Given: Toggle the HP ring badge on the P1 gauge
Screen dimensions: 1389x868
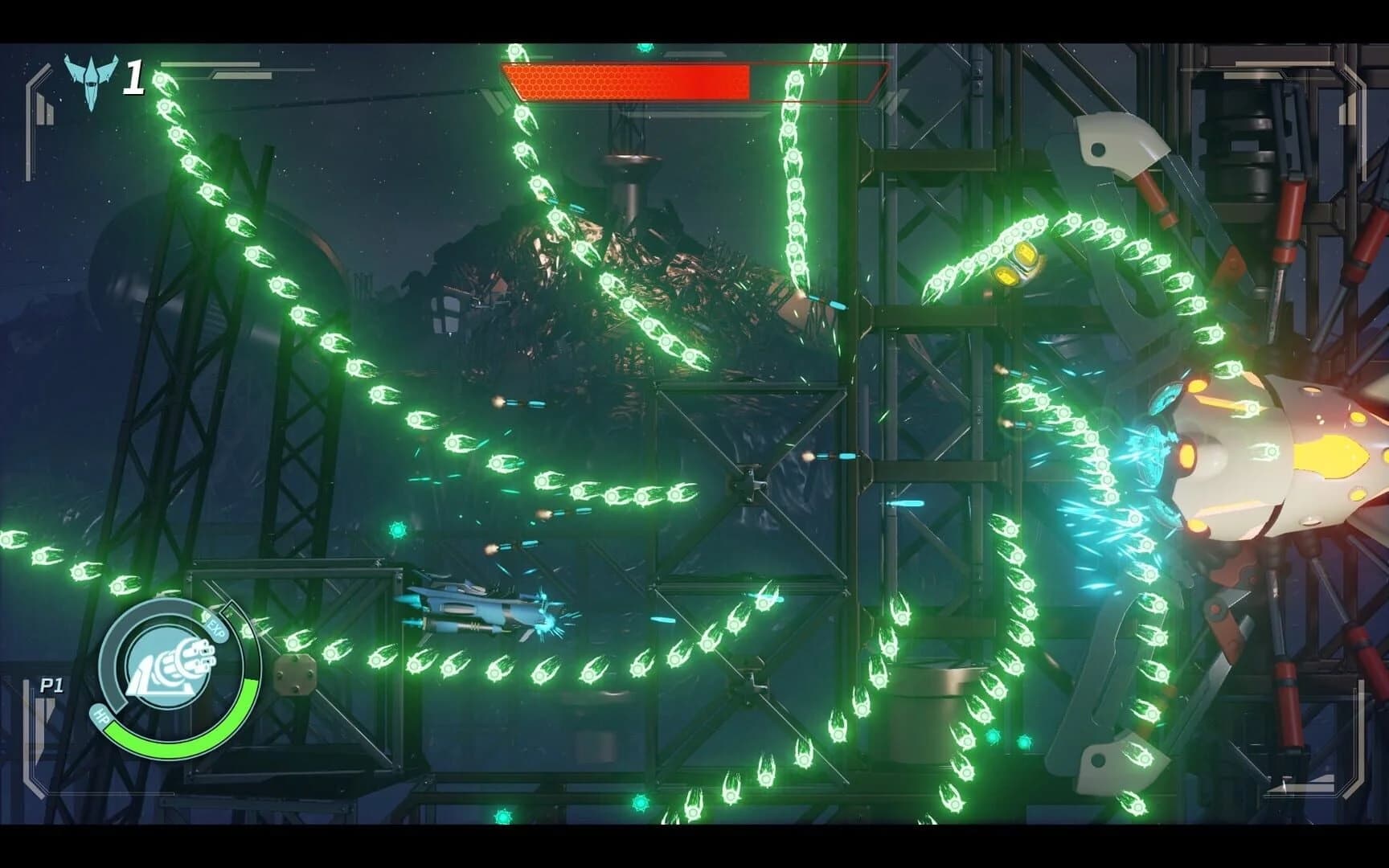Looking at the screenshot, I should [x=101, y=716].
